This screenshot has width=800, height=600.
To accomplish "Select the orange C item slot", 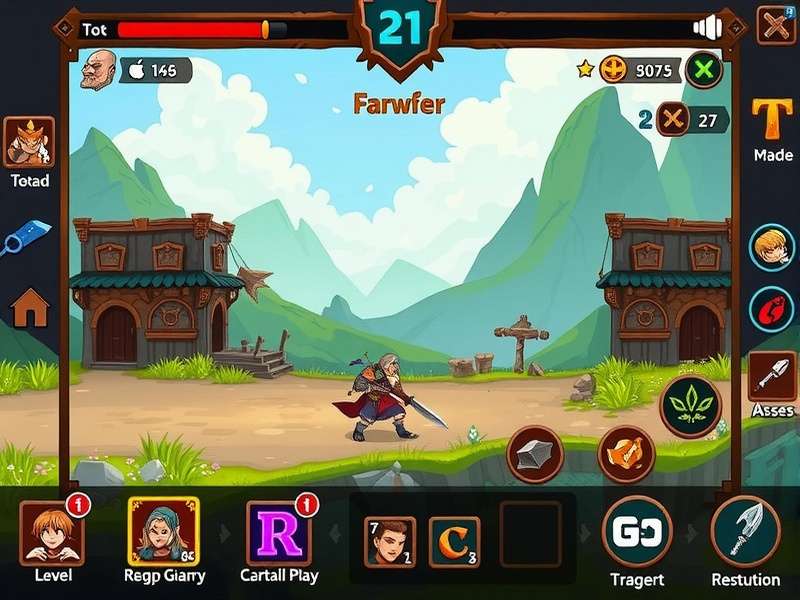I will (x=454, y=541).
